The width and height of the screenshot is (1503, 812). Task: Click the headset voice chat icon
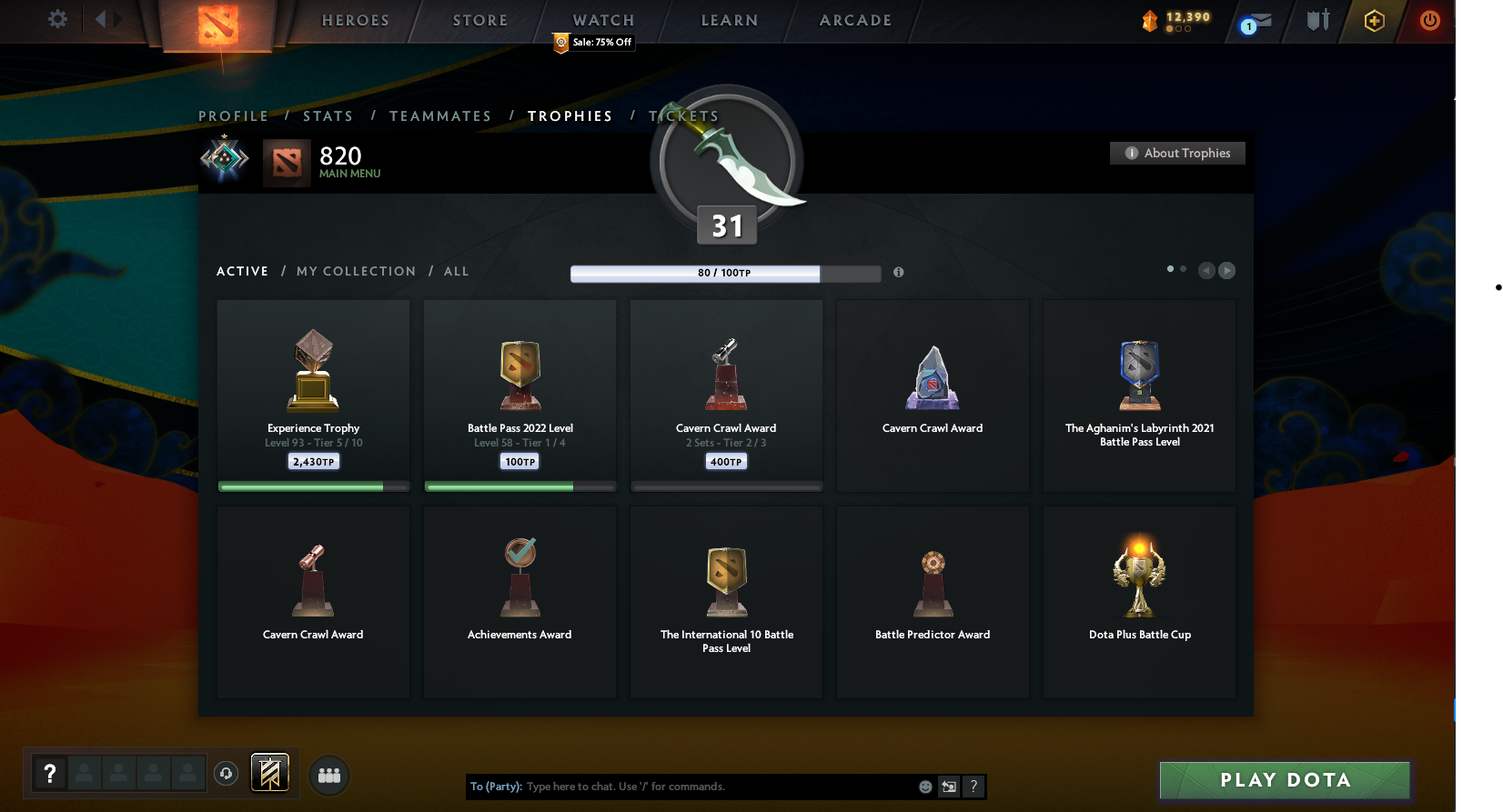point(226,774)
